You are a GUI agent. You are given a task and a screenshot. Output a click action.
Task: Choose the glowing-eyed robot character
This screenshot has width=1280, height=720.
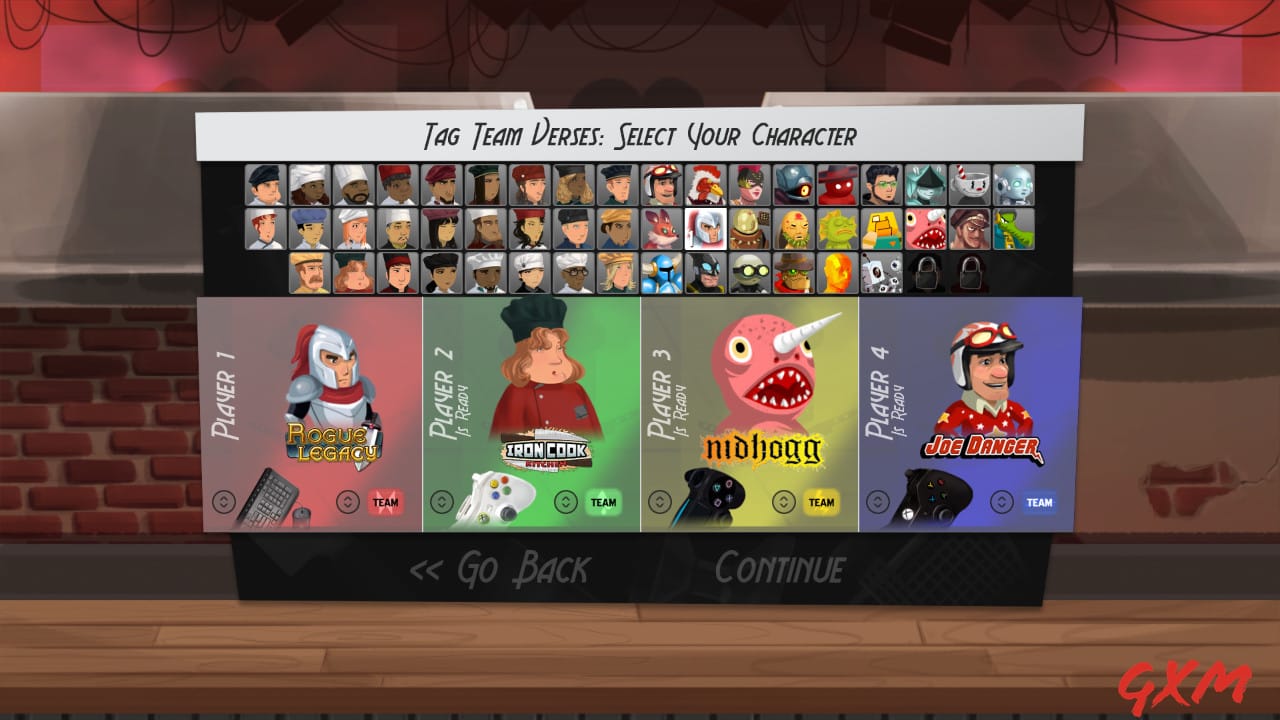click(1014, 186)
